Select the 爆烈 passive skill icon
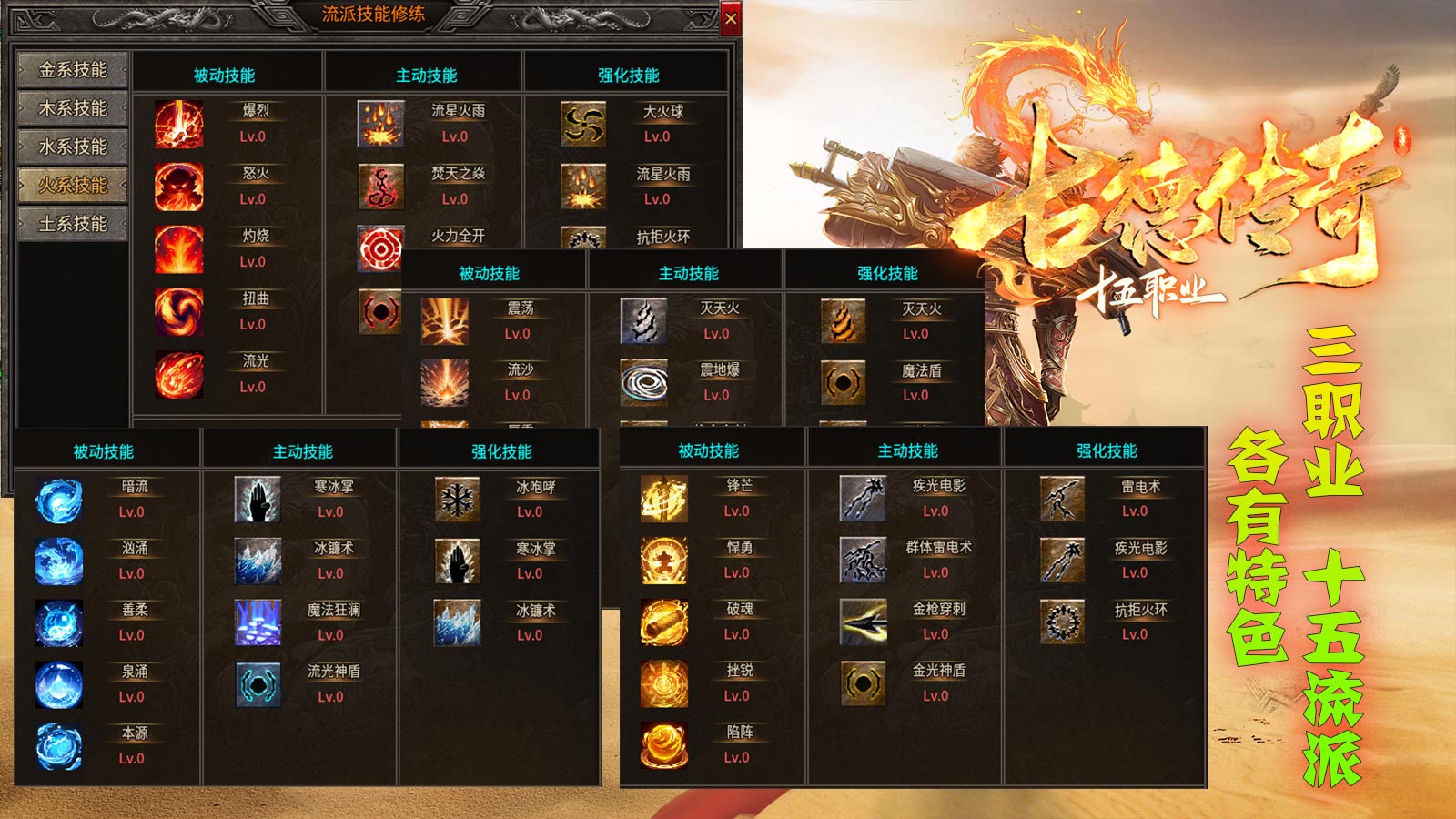 (178, 124)
